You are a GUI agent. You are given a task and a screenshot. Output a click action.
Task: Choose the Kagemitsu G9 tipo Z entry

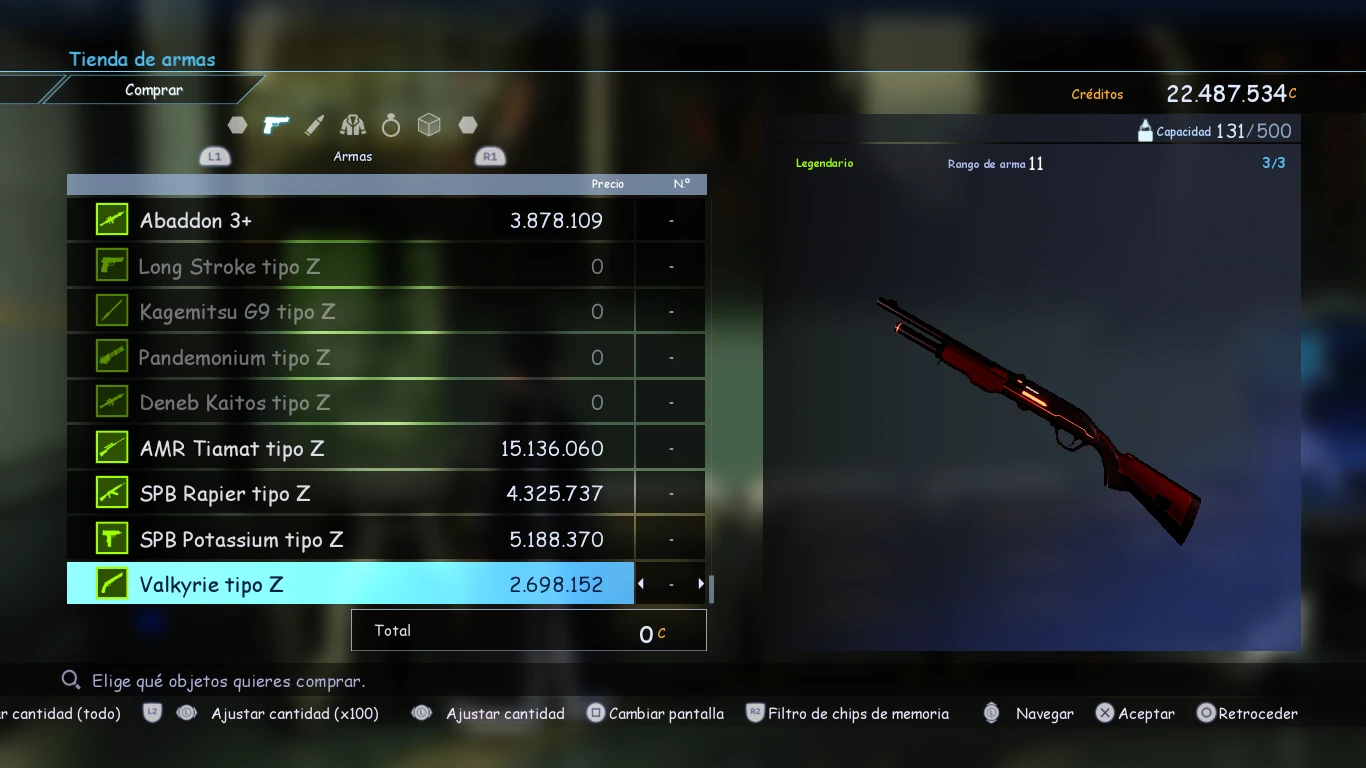pyautogui.click(x=350, y=312)
